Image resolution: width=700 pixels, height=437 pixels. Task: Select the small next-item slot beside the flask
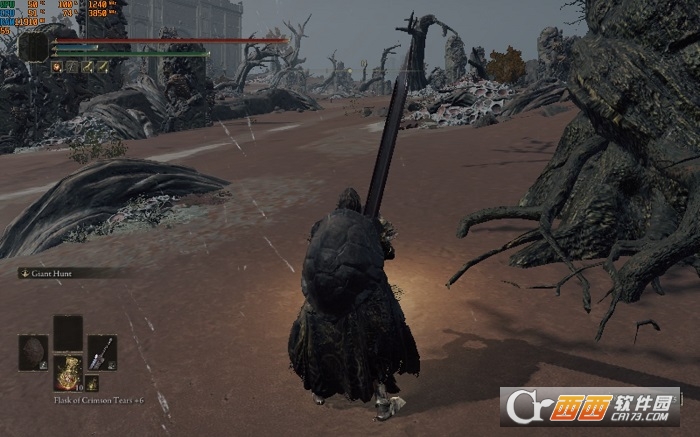pos(91,383)
